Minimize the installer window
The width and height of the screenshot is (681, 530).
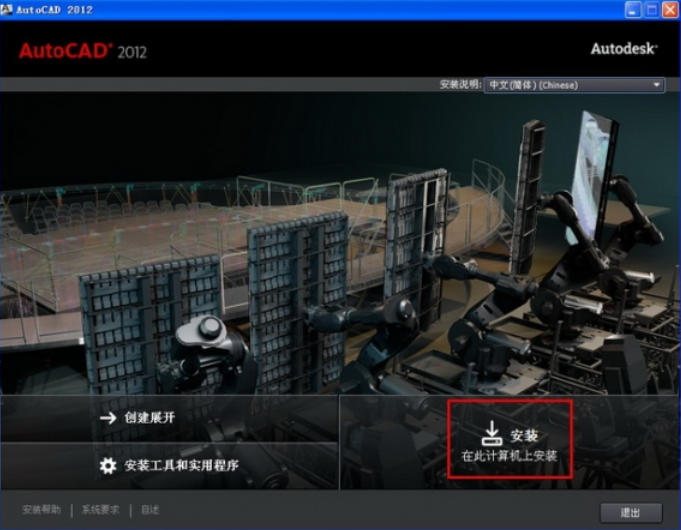point(633,10)
